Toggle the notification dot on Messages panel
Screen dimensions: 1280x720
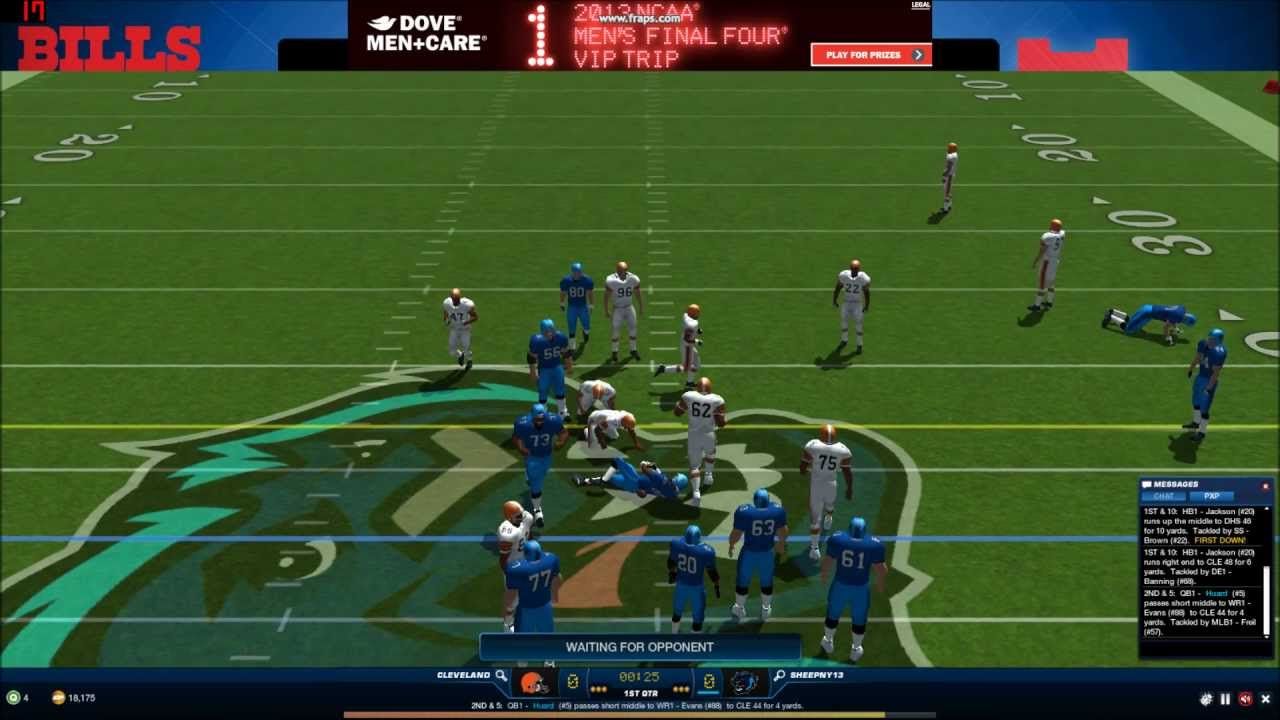[1265, 486]
